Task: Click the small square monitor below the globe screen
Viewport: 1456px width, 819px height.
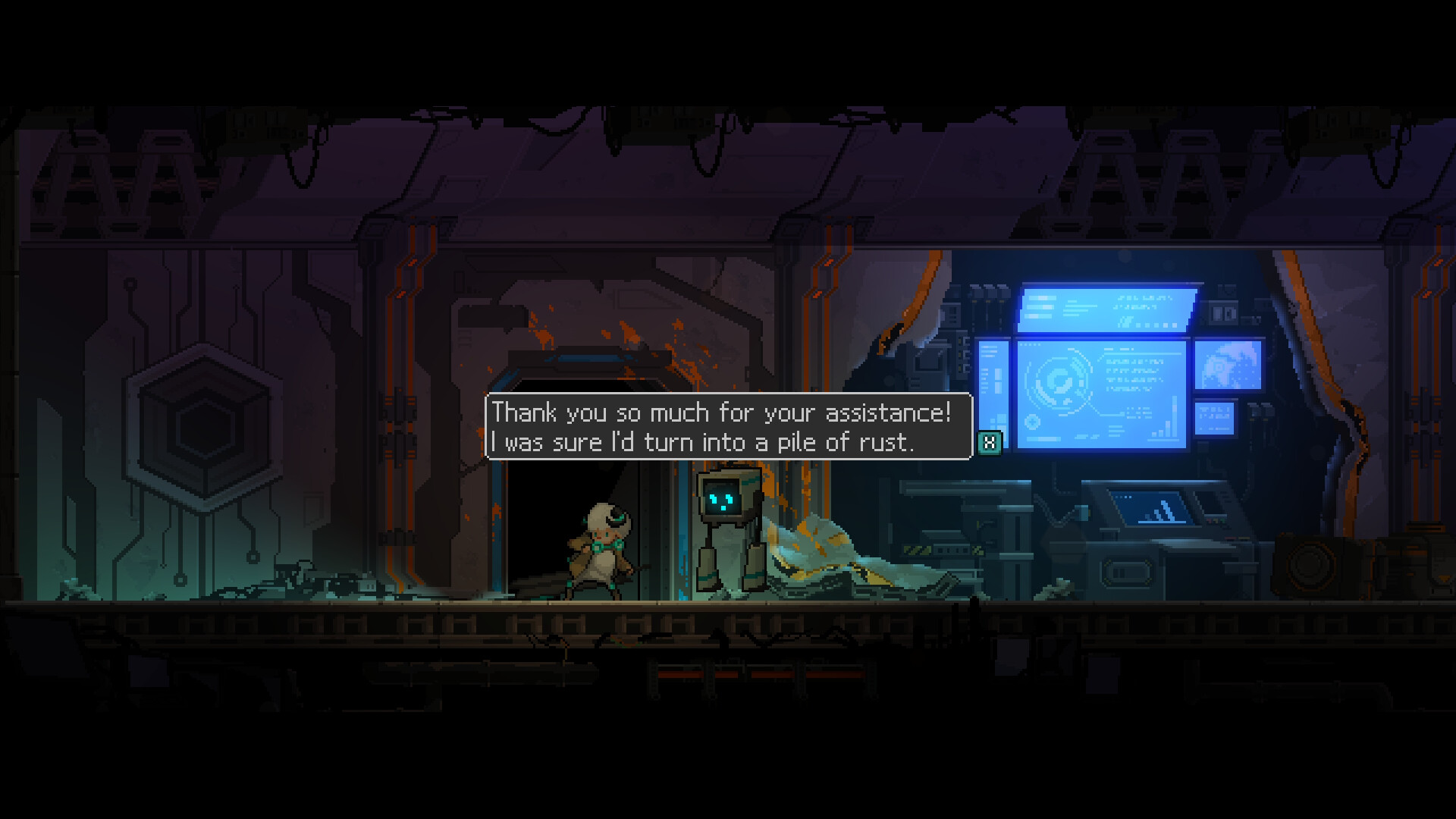Action: click(x=1215, y=419)
